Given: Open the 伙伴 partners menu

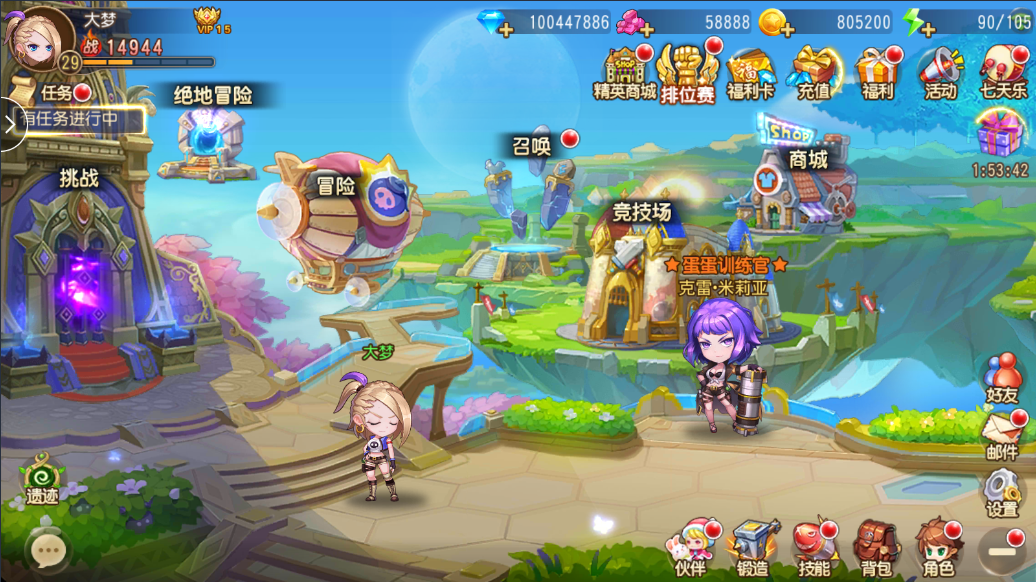Looking at the screenshot, I should [x=691, y=548].
